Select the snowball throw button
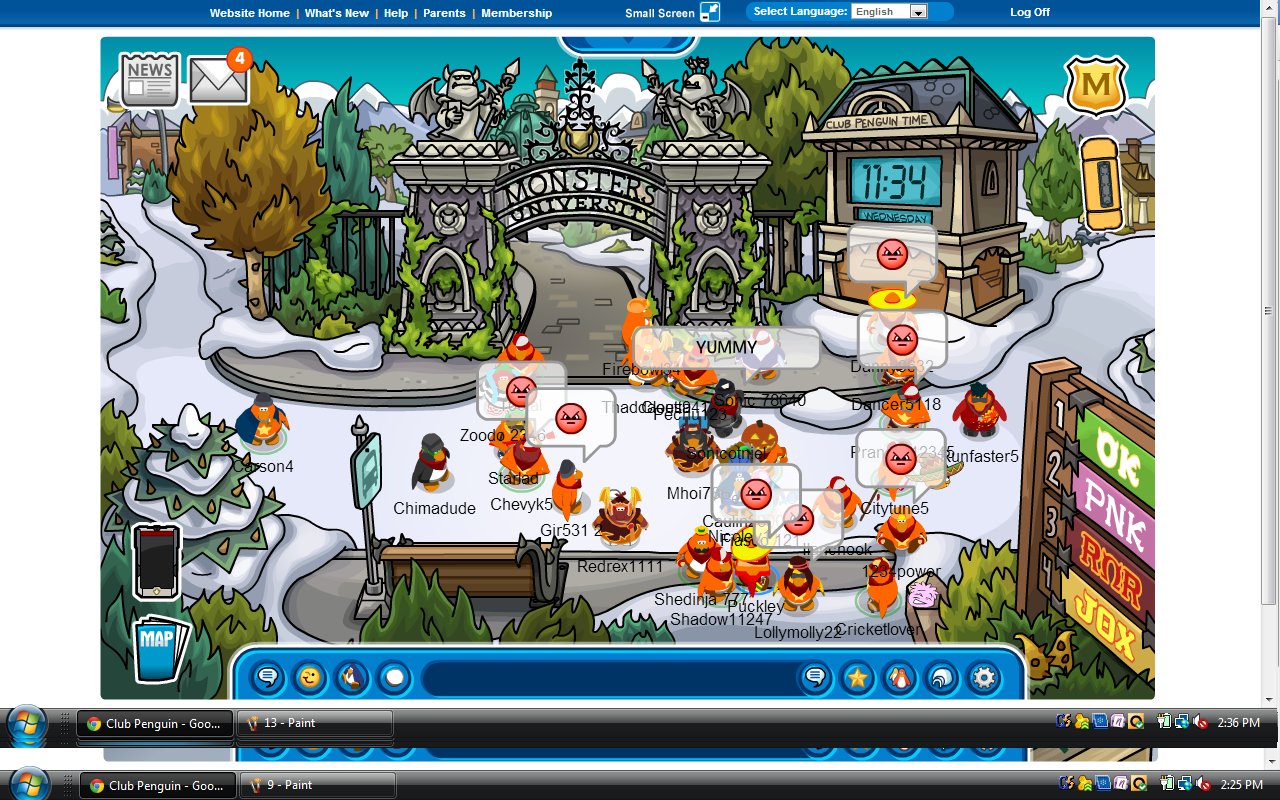Viewport: 1280px width, 800px height. [395, 678]
